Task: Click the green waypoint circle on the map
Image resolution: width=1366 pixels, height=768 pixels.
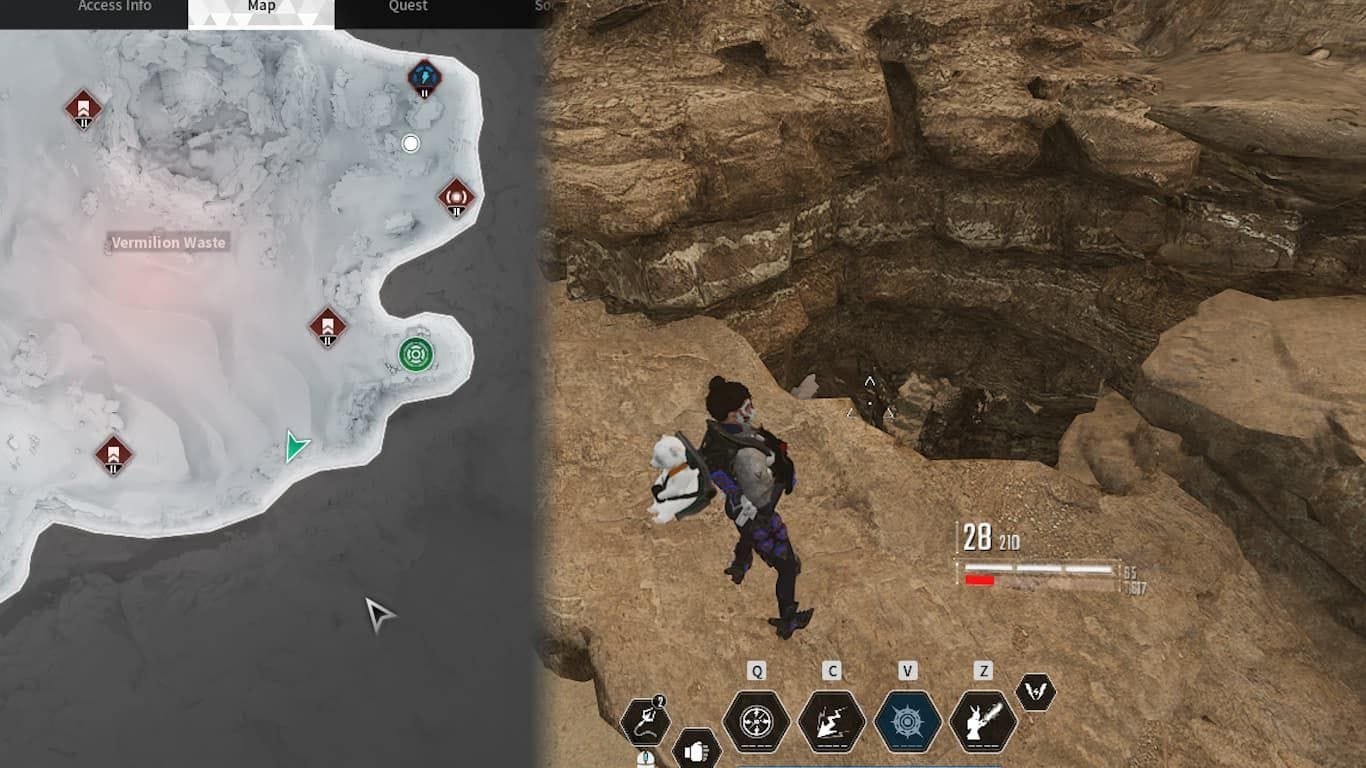Action: click(417, 355)
